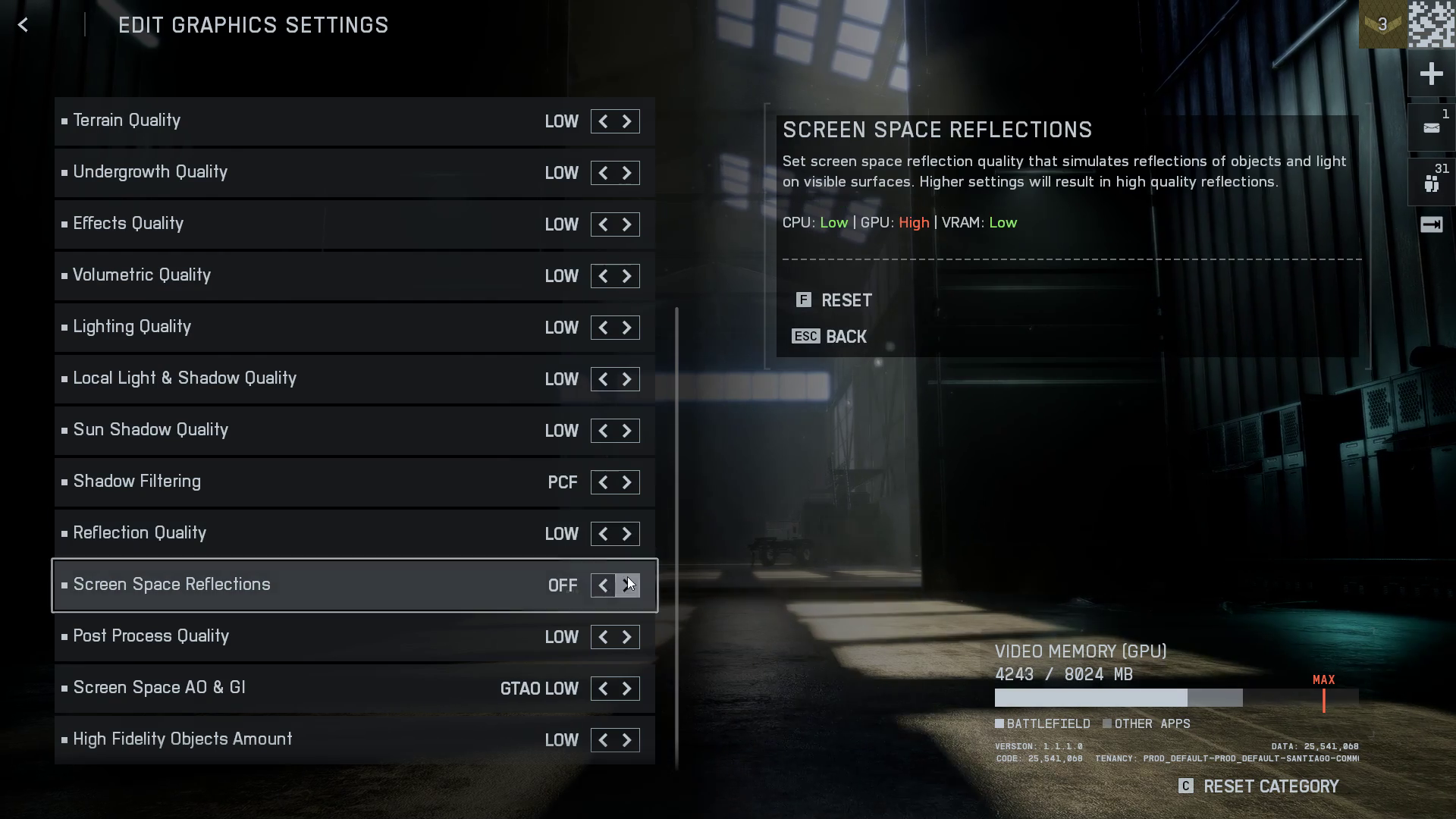Open the mail inbox envelope icon
This screenshot has width=1456, height=819.
click(x=1431, y=128)
